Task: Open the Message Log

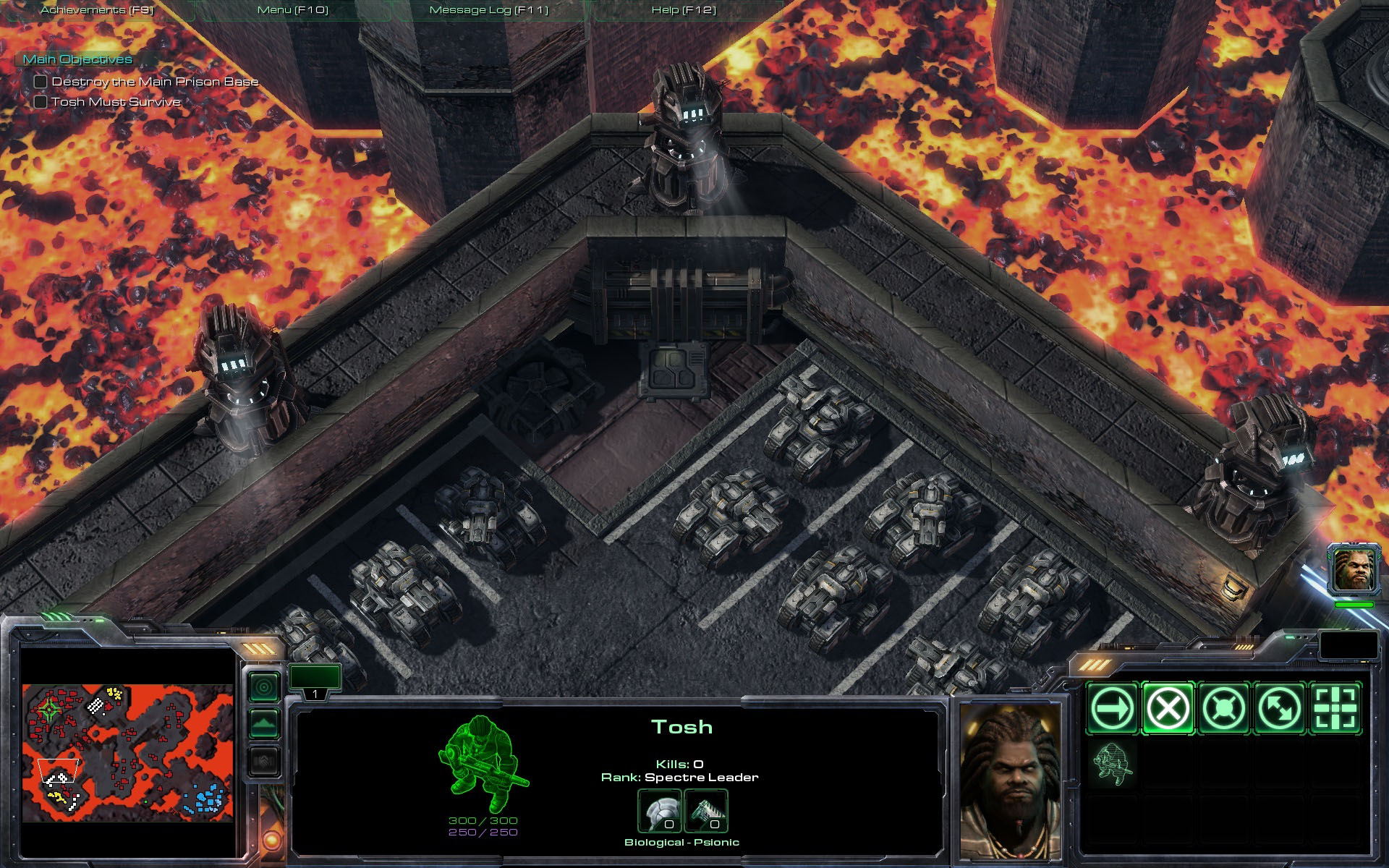Action: [x=489, y=10]
